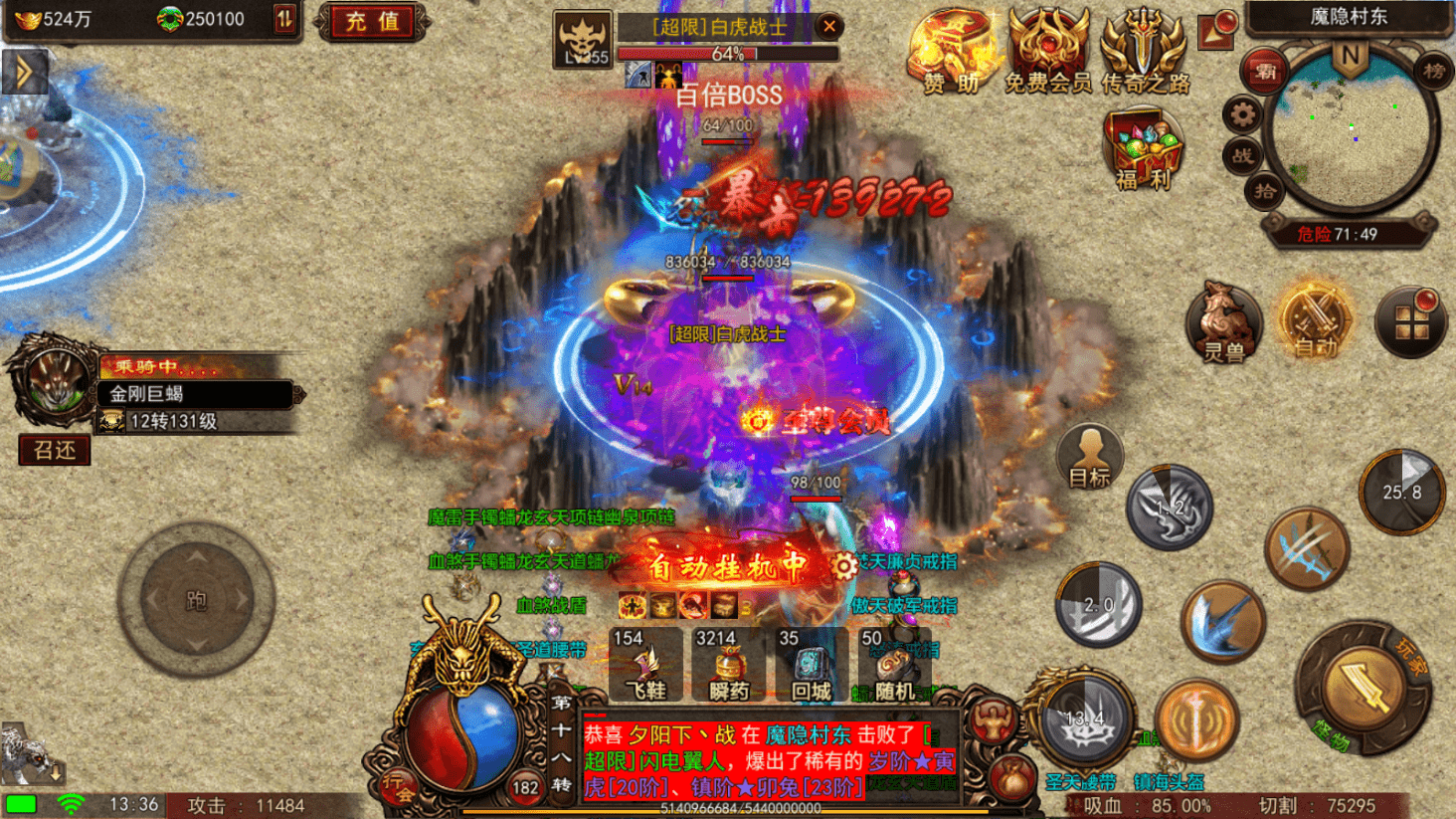This screenshot has height=819, width=1456.
Task: Open the 免费会员 free membership menu
Action: point(1047,52)
